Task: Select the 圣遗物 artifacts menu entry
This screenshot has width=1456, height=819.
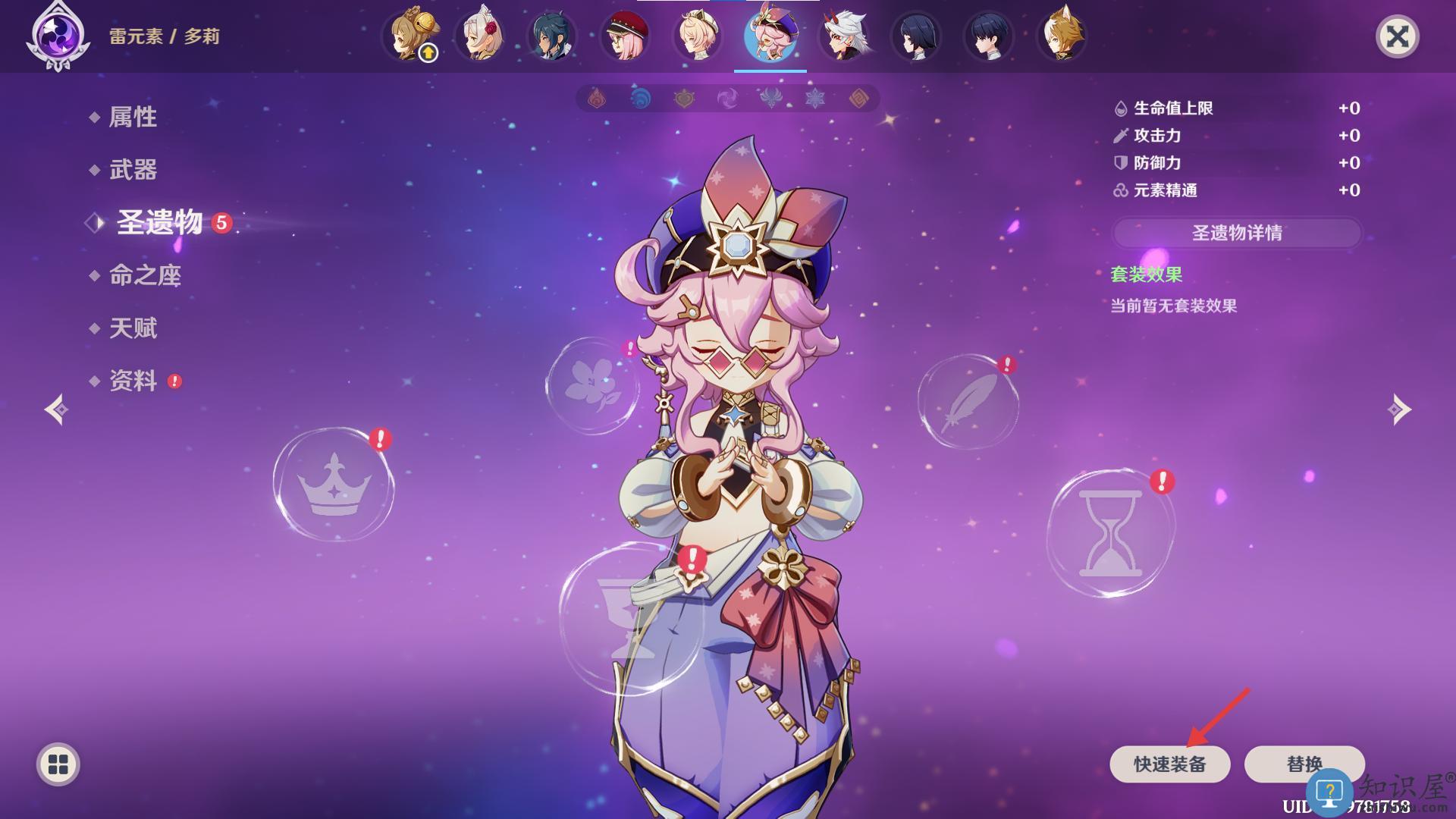Action: click(159, 222)
